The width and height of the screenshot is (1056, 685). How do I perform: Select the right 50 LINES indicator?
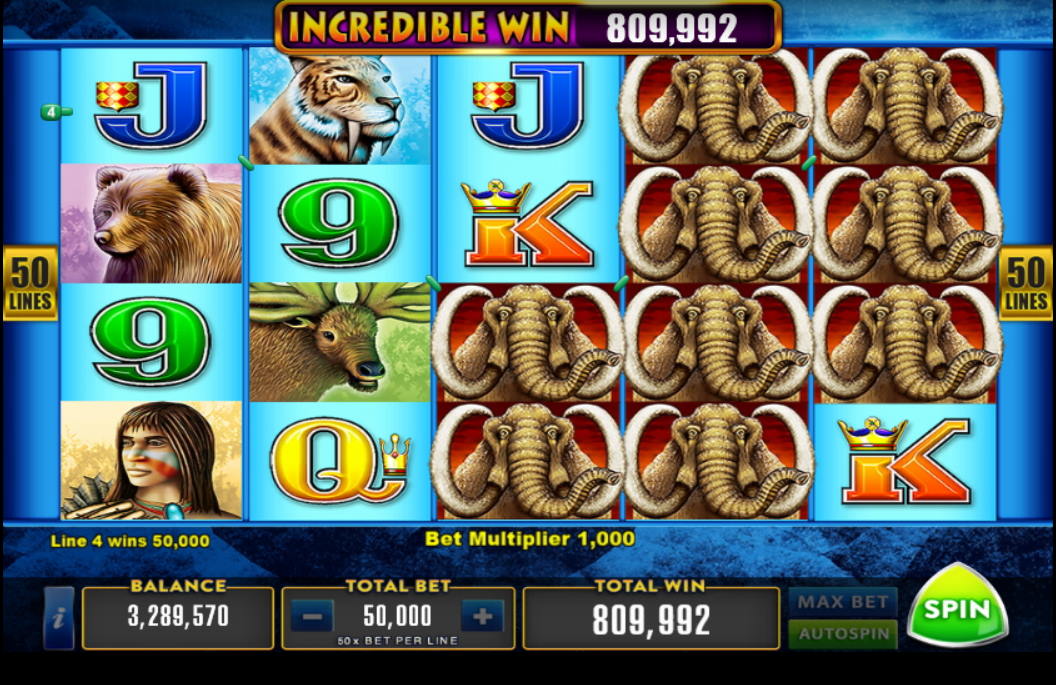pyautogui.click(x=1025, y=284)
